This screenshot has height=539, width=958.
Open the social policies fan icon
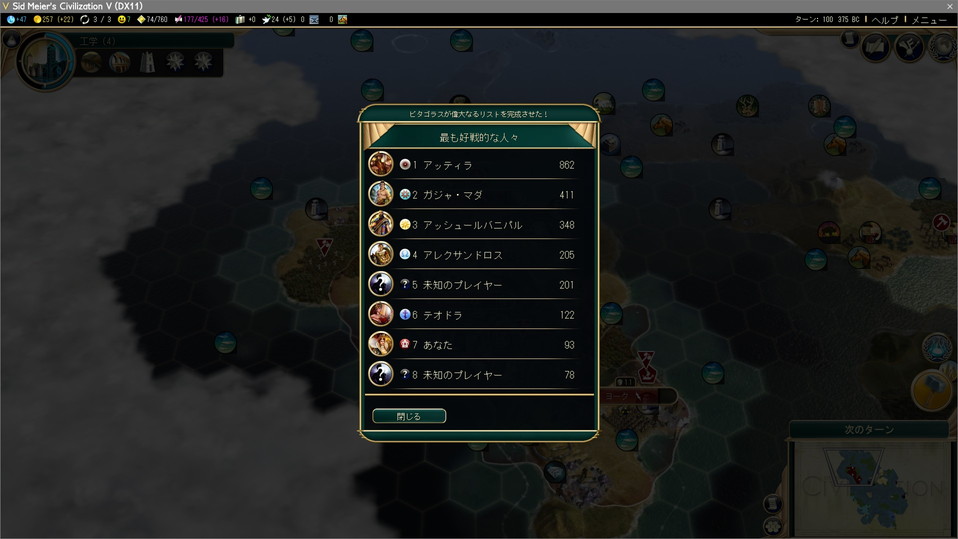[908, 46]
